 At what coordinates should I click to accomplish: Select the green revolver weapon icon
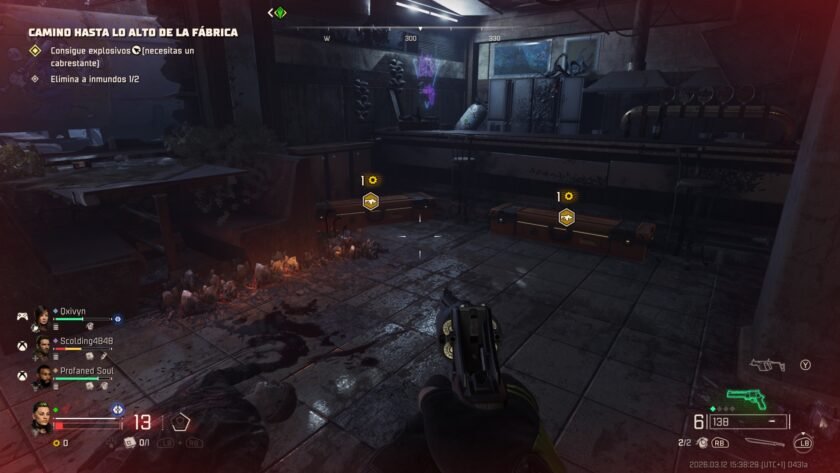pyautogui.click(x=745, y=399)
